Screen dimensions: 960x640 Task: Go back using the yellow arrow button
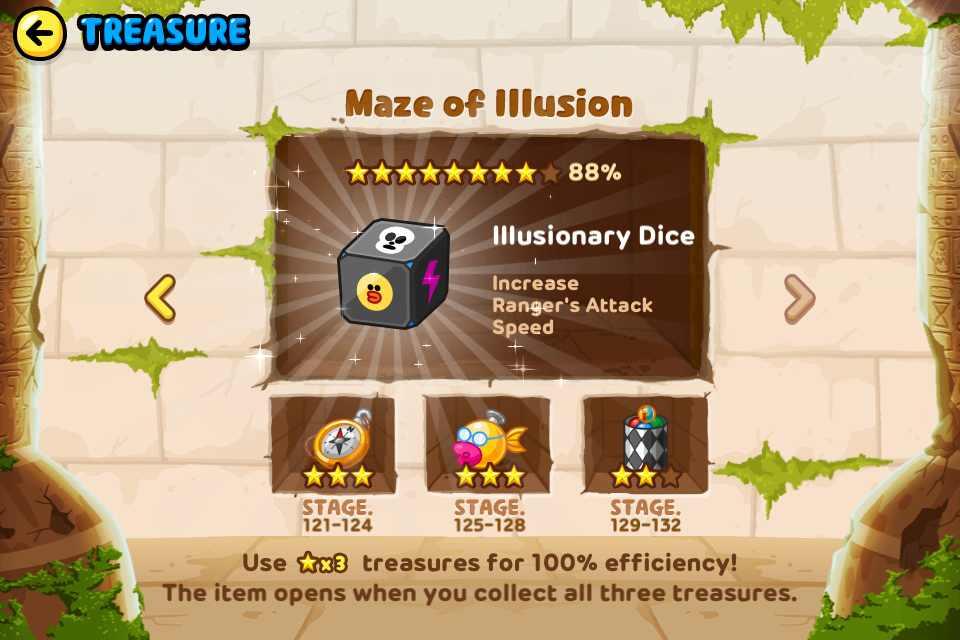coord(39,33)
